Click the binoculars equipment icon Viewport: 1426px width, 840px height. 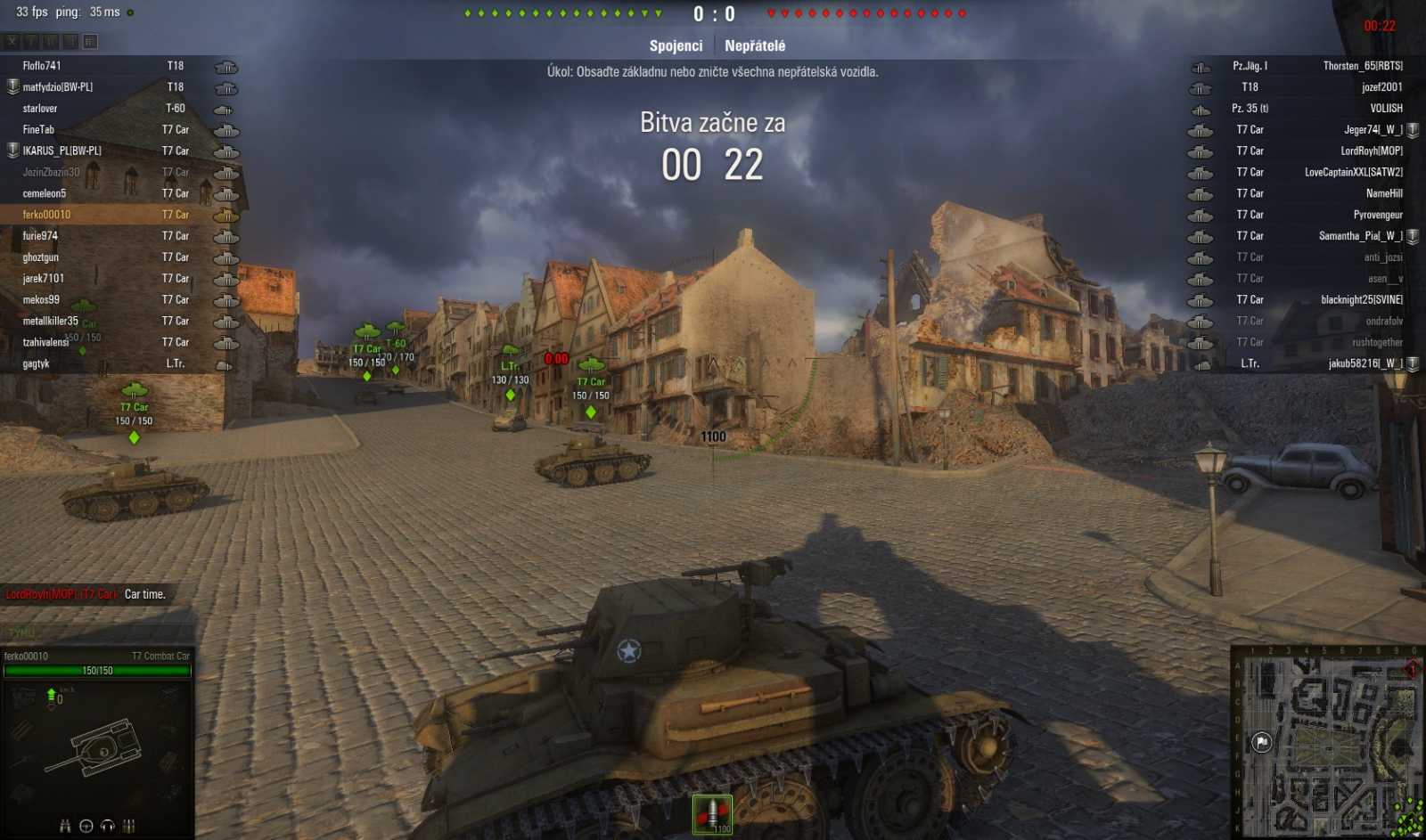point(64,824)
